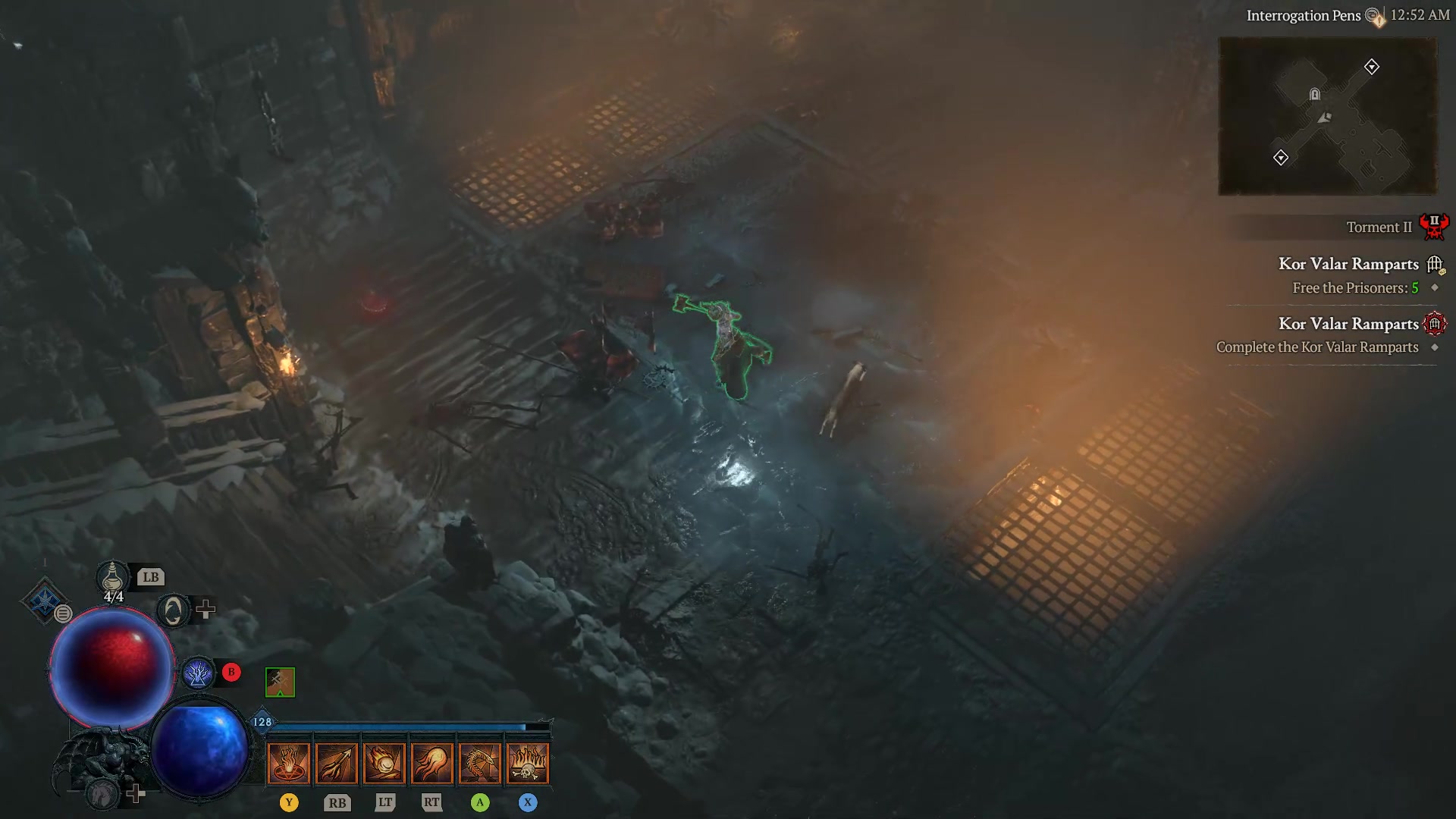
Task: Trigger the Hydra skill bound to A
Action: tap(480, 762)
